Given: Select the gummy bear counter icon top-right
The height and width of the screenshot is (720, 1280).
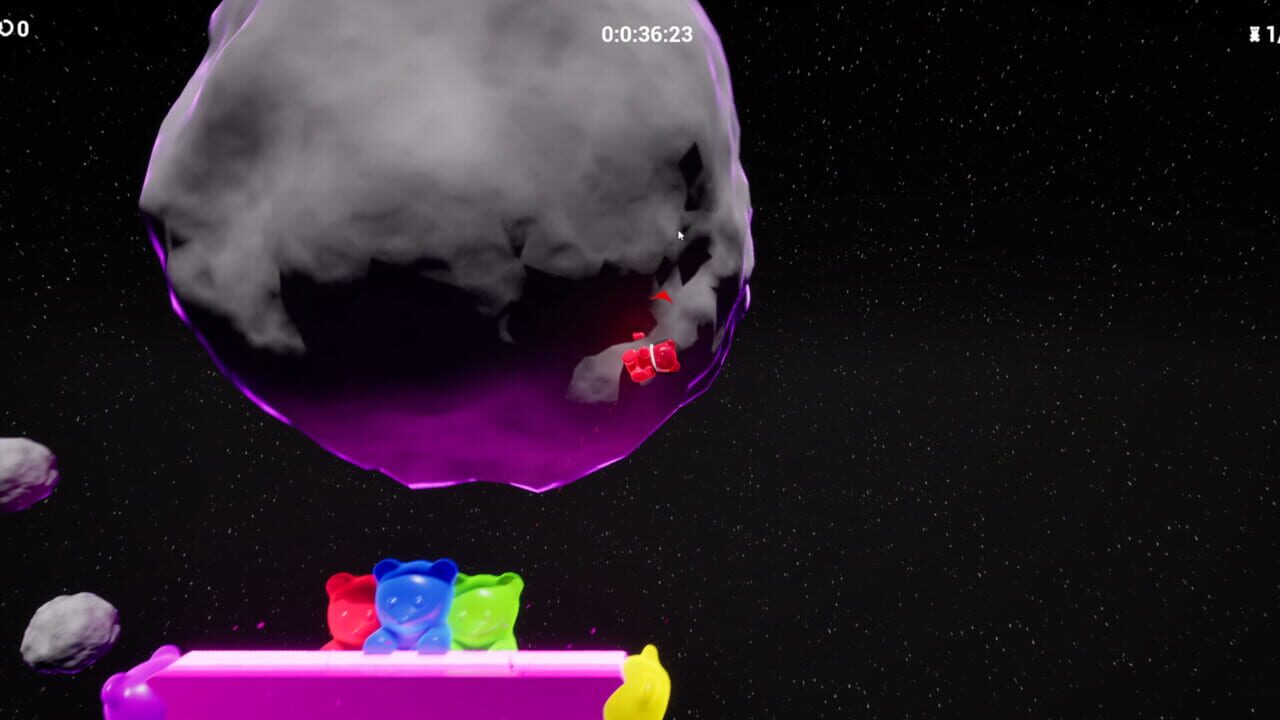Looking at the screenshot, I should tap(1255, 33).
